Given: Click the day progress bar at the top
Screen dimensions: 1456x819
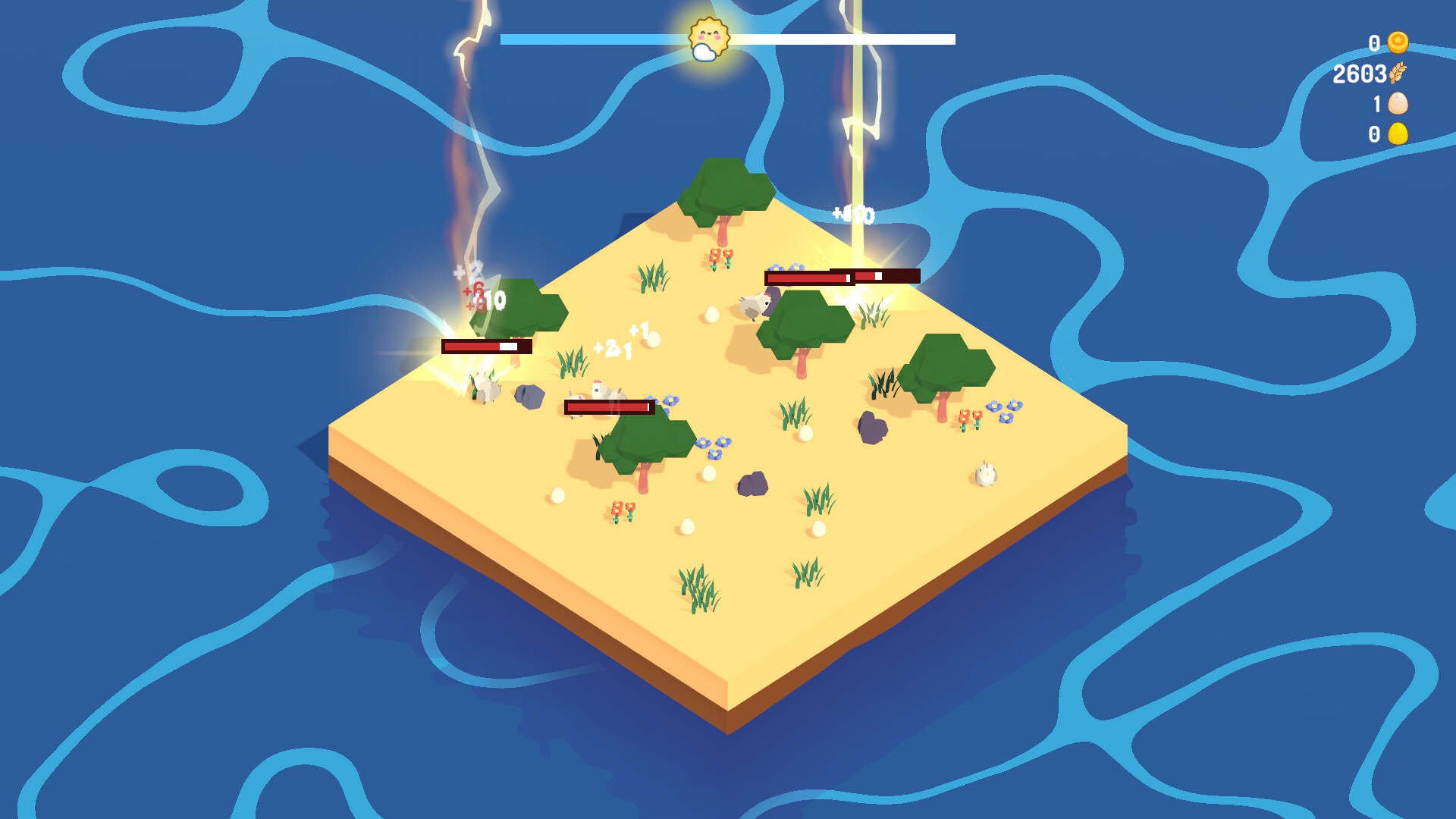Looking at the screenshot, I should coord(834,36).
